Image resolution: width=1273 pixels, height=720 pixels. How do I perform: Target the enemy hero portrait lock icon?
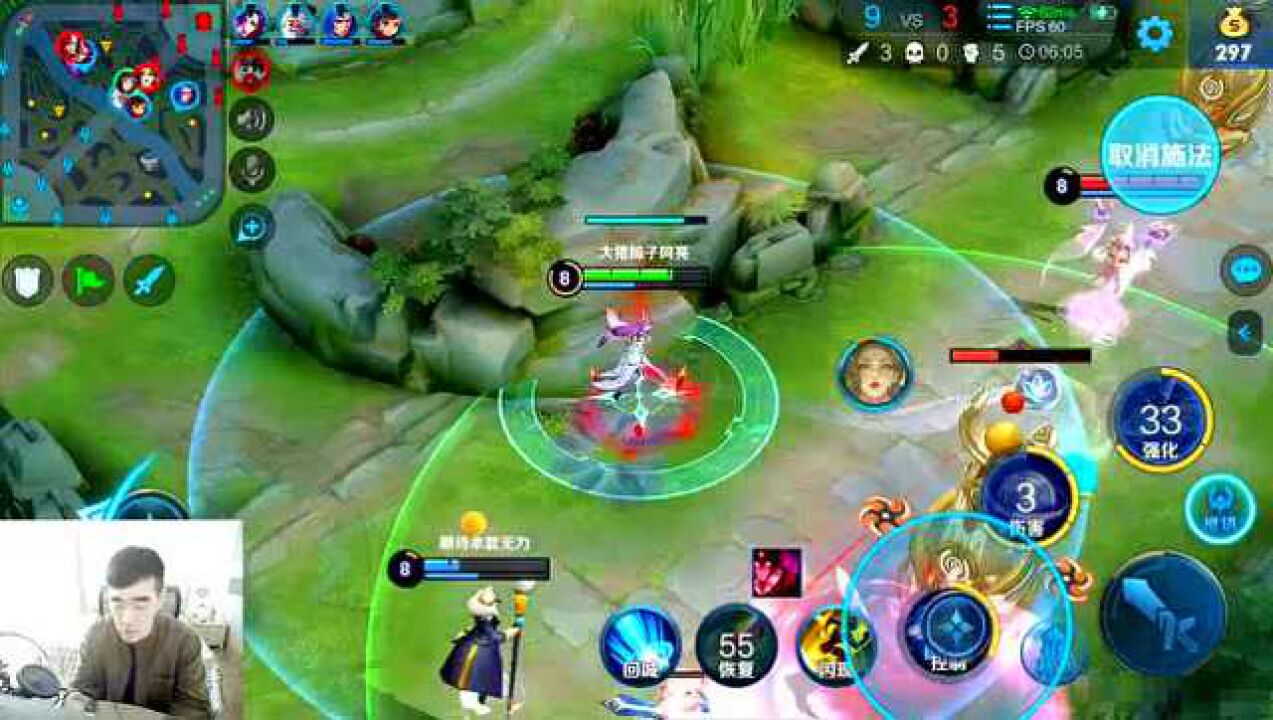(x=875, y=374)
